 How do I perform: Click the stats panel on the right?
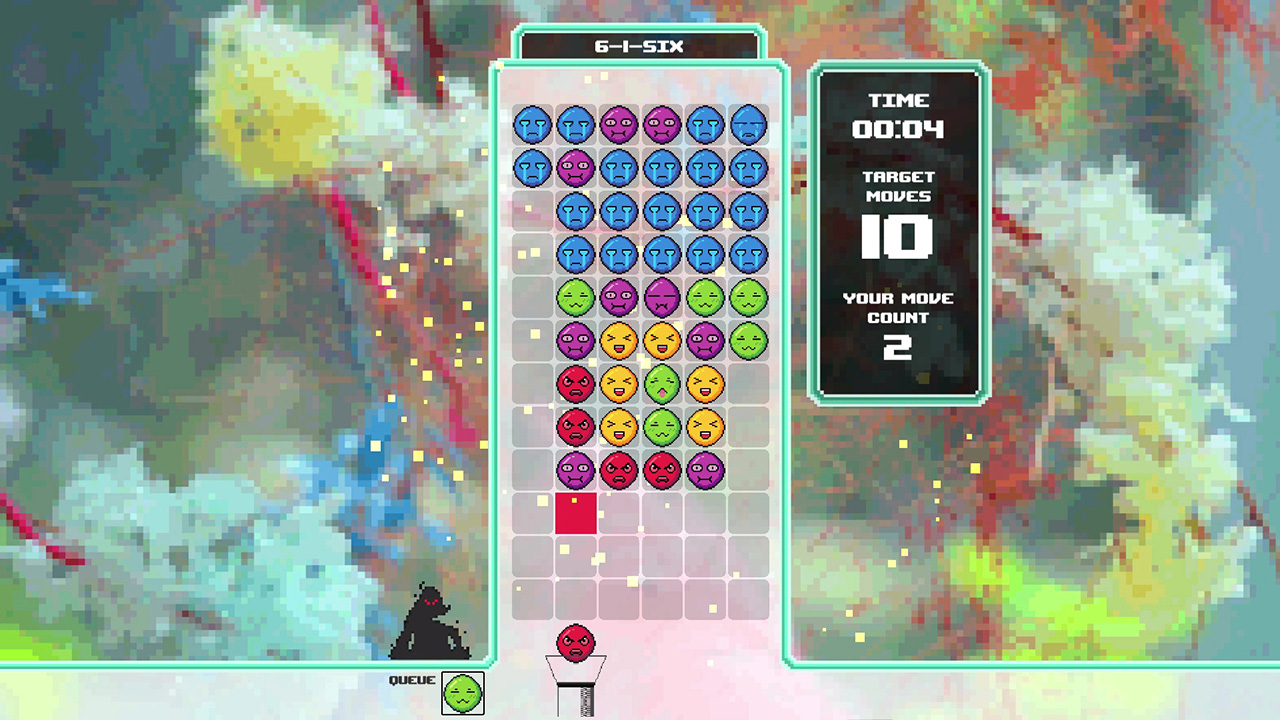click(898, 230)
